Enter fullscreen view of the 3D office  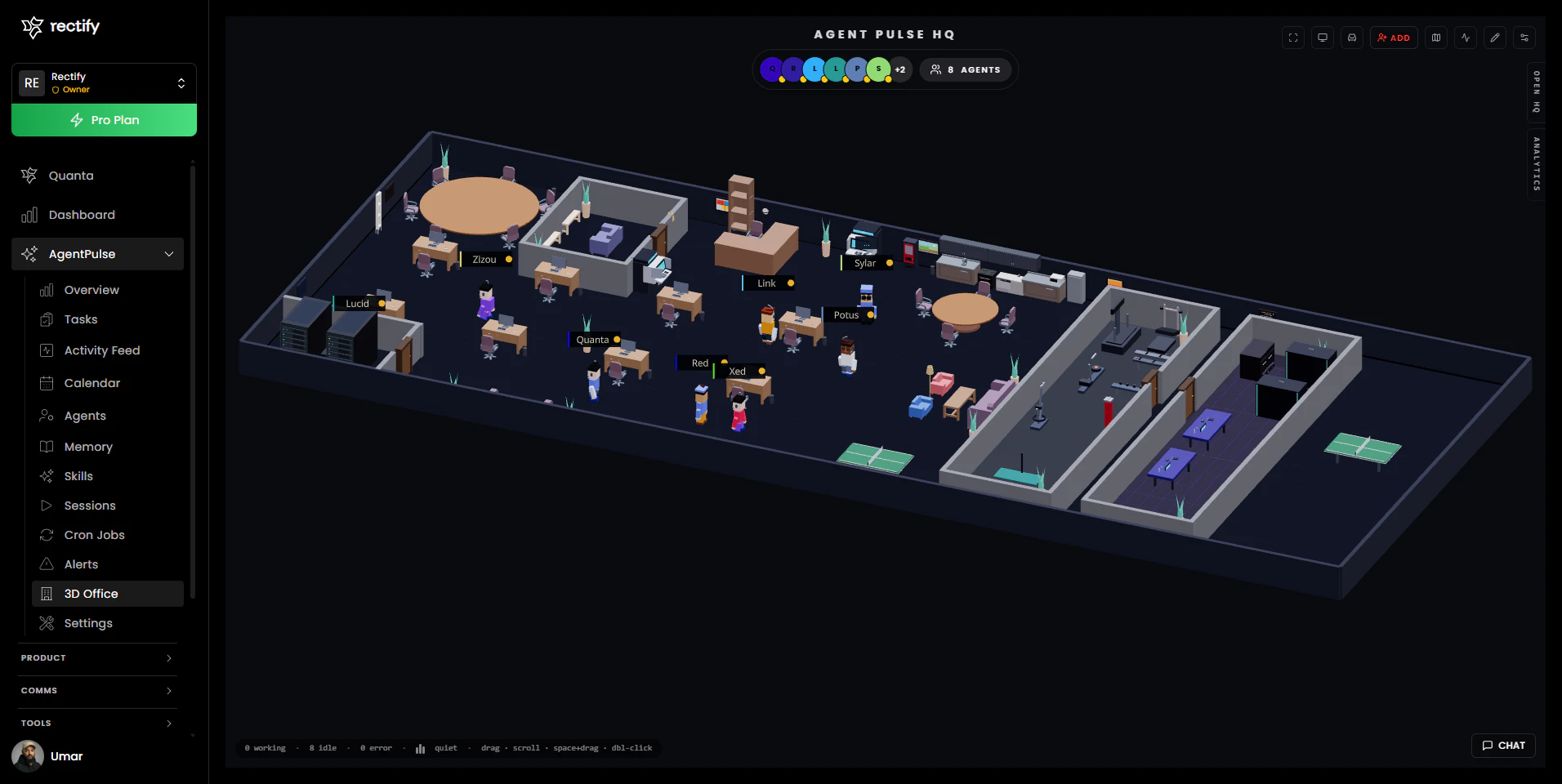click(x=1293, y=38)
